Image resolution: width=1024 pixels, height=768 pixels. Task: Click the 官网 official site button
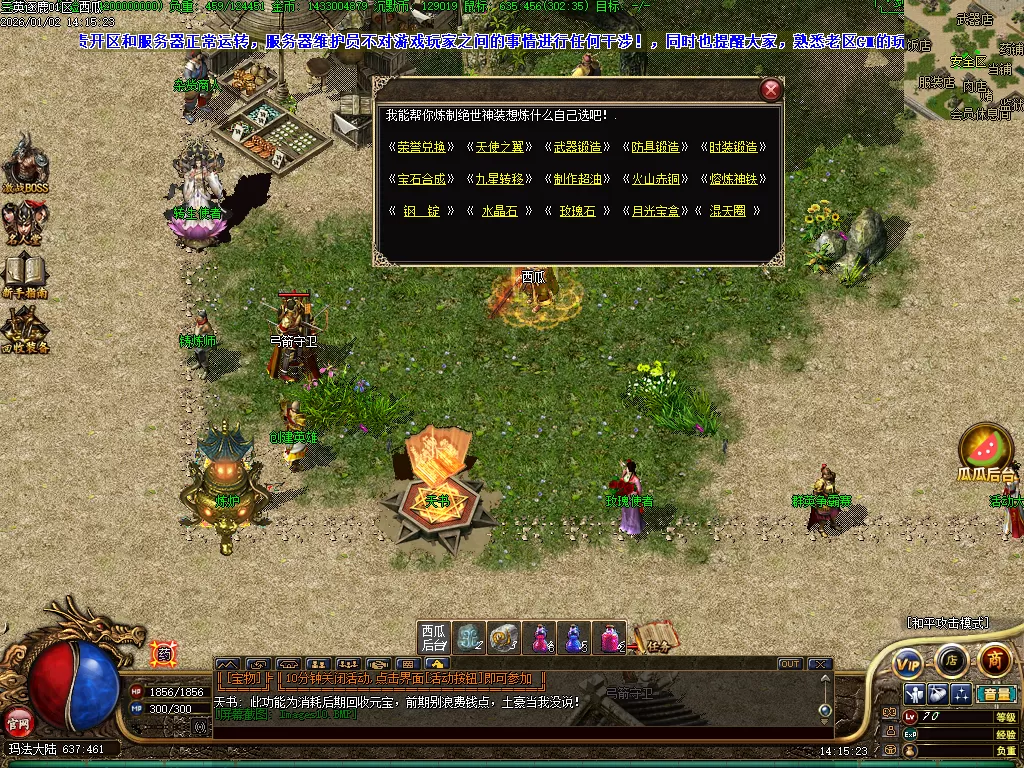[x=17, y=720]
